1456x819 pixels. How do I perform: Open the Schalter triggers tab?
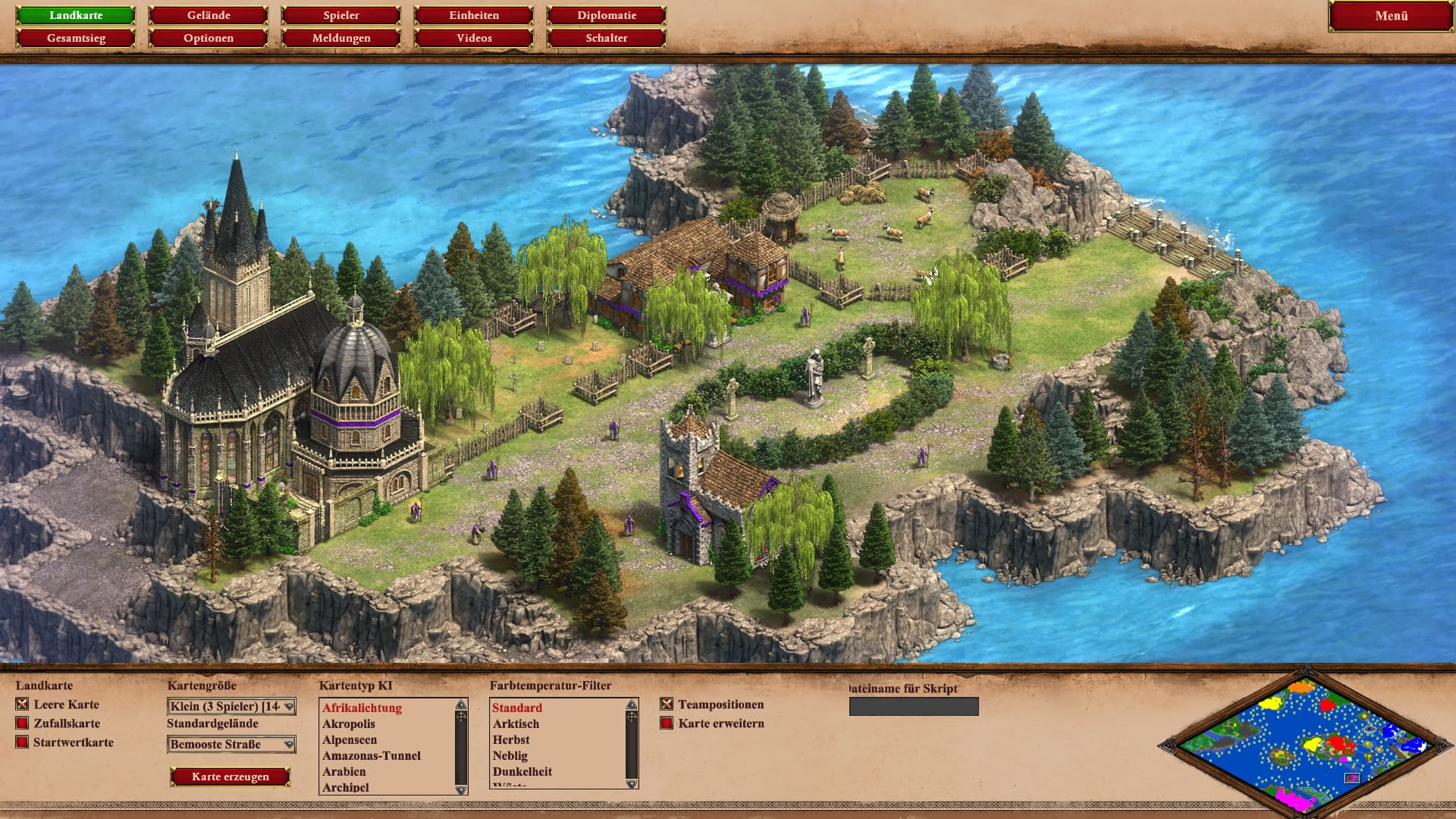607,38
